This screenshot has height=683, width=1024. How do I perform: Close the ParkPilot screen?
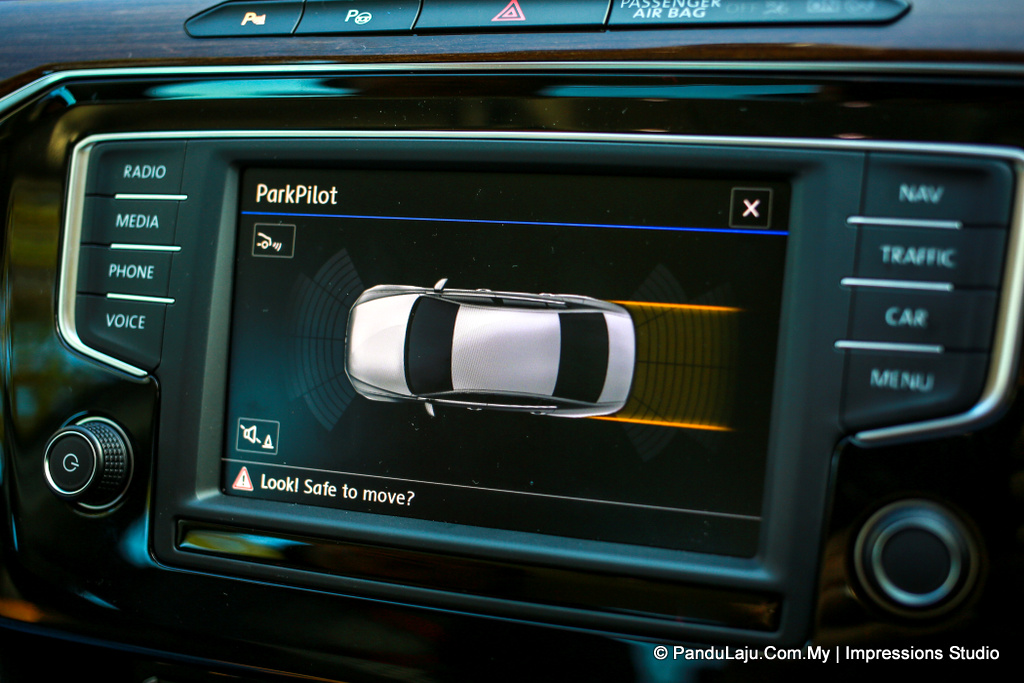coord(750,208)
